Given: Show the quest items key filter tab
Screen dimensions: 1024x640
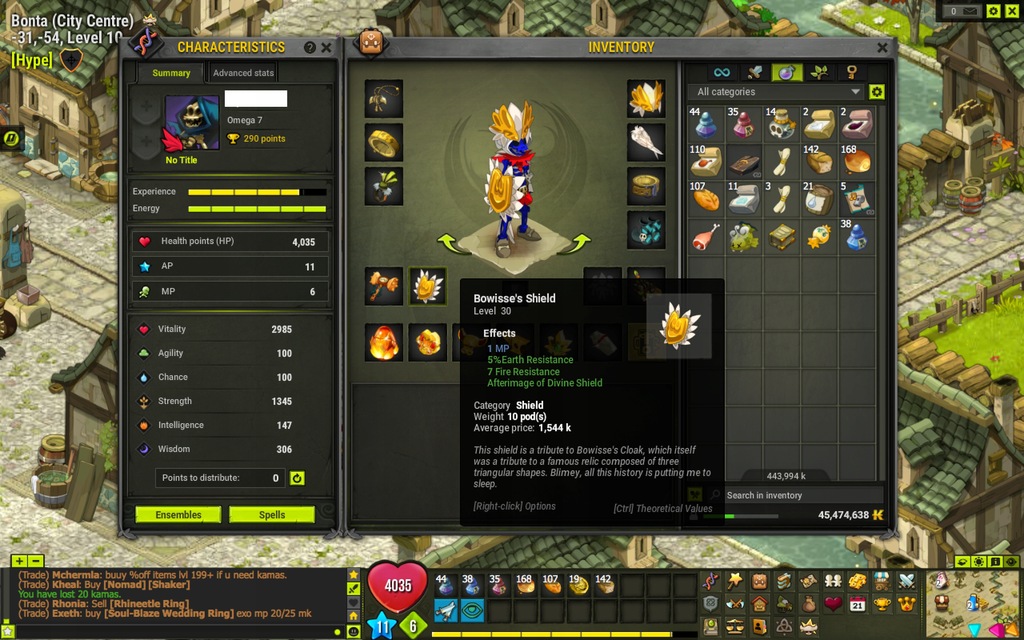Looking at the screenshot, I should click(x=851, y=72).
